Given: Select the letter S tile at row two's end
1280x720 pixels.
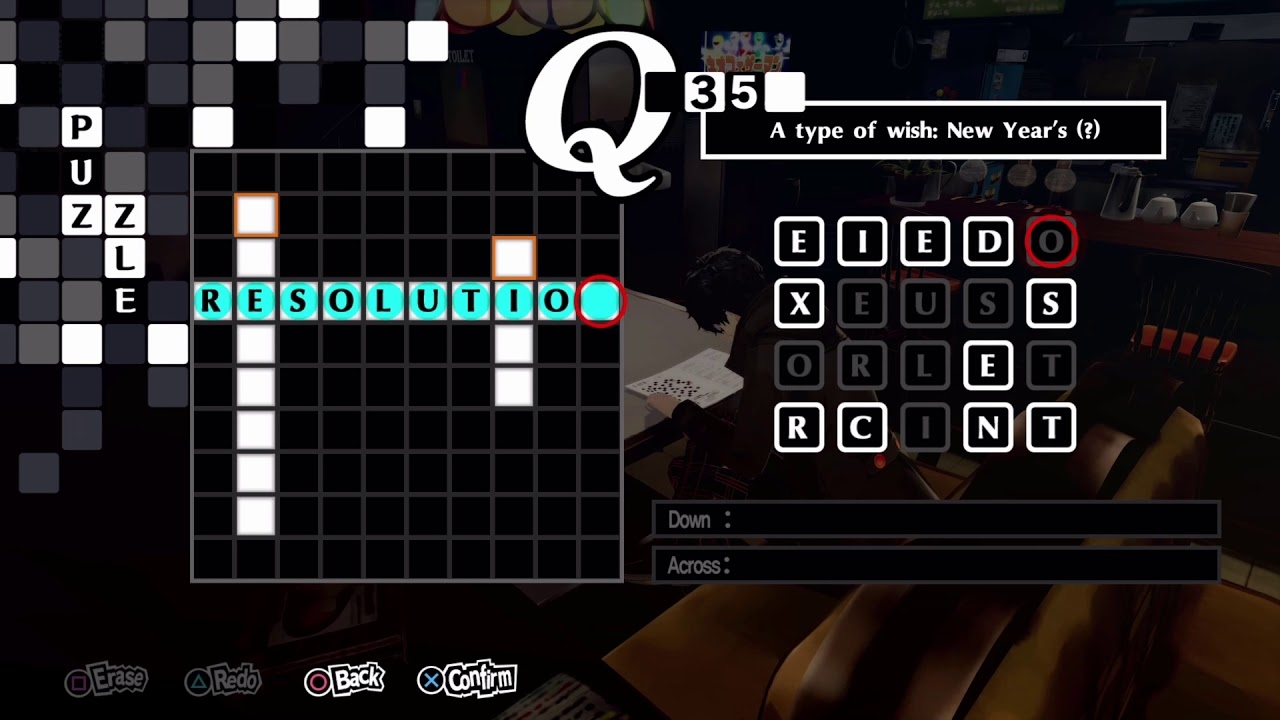Looking at the screenshot, I should pyautogui.click(x=1051, y=304).
